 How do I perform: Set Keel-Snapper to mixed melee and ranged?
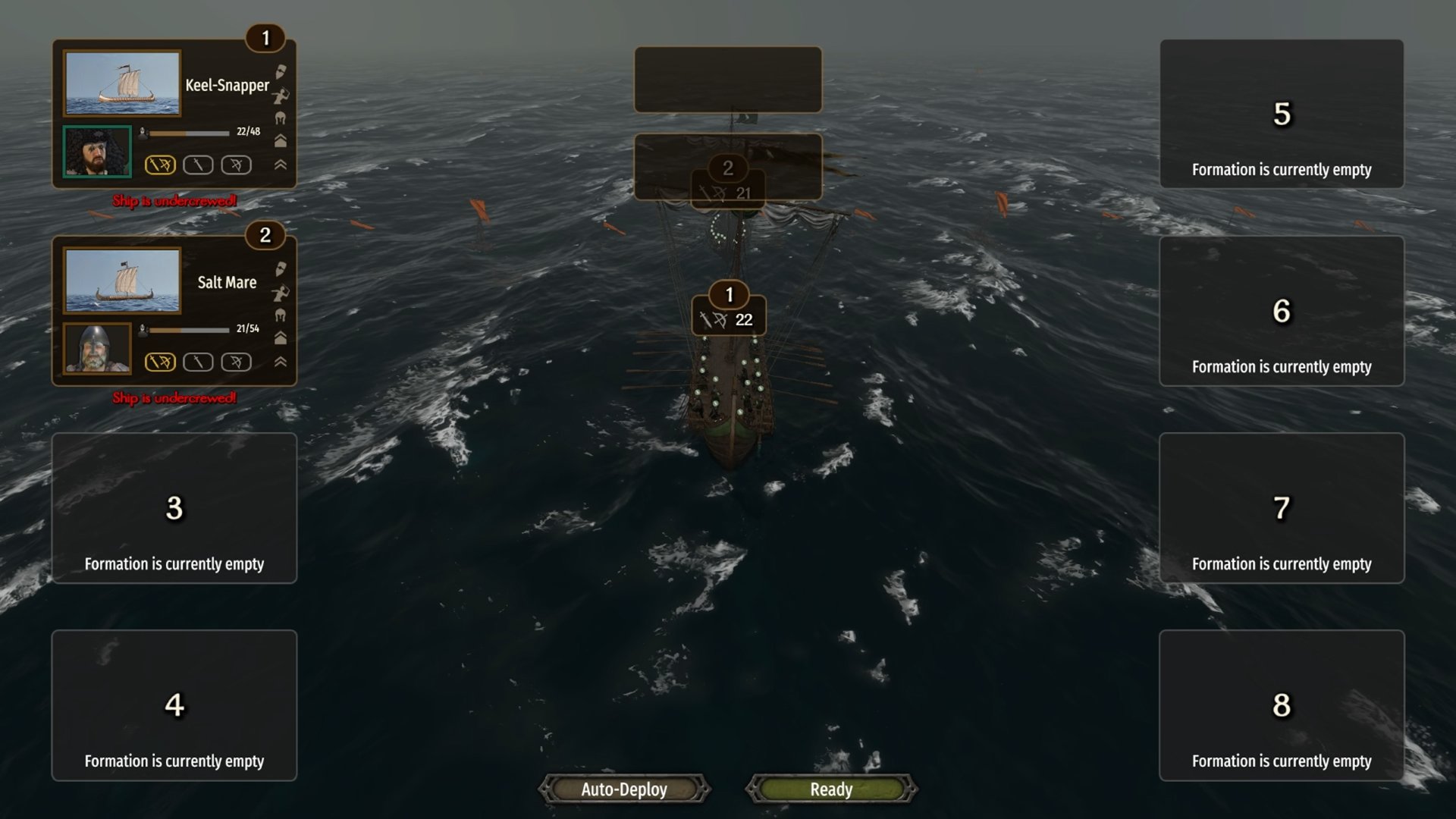(x=160, y=165)
